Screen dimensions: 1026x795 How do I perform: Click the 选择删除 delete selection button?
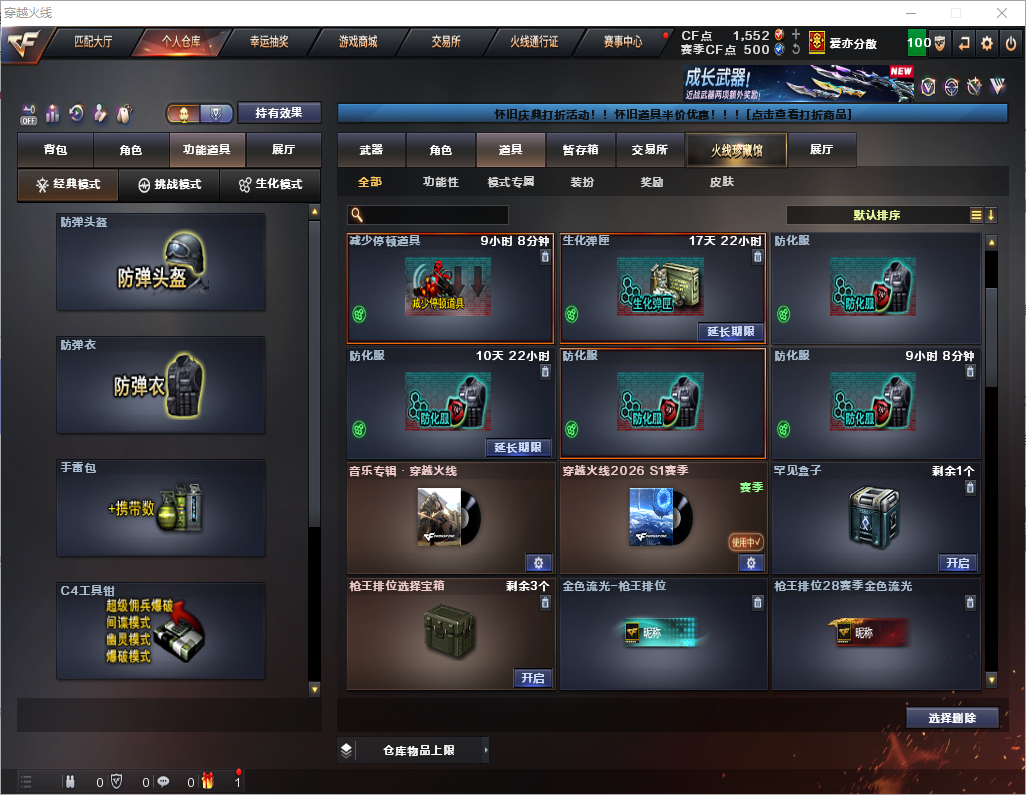tap(952, 718)
